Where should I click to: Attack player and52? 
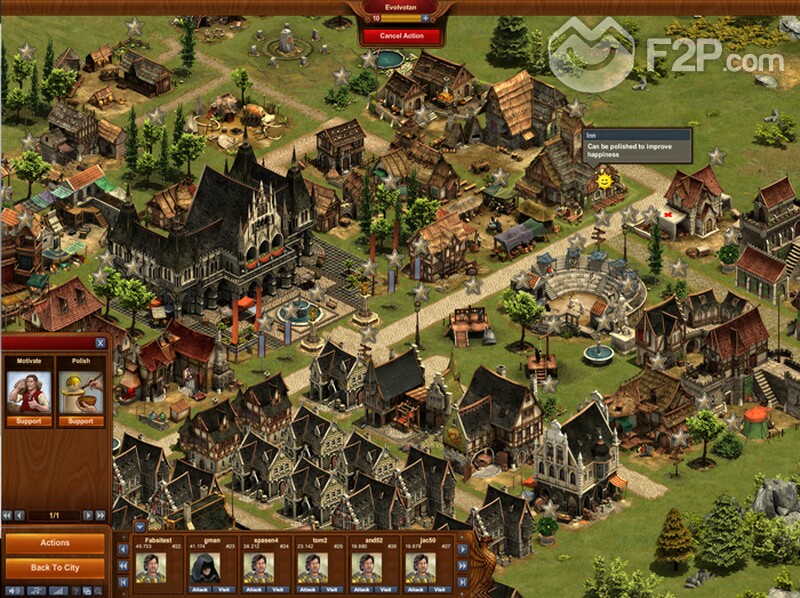(360, 589)
